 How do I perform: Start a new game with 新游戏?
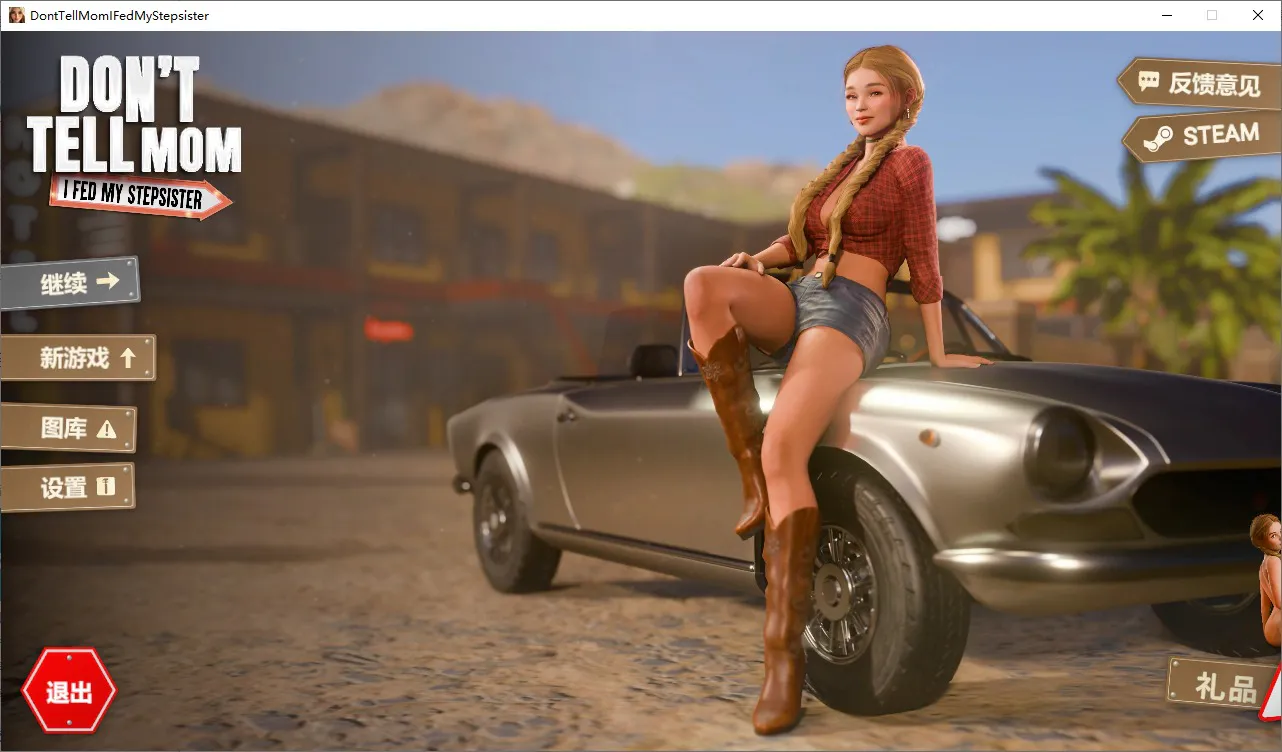(80, 358)
